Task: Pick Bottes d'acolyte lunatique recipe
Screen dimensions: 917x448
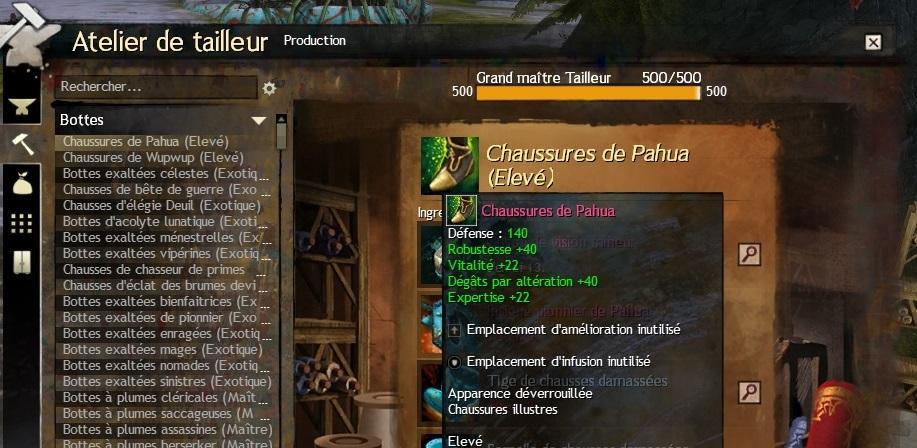Action: click(x=160, y=221)
